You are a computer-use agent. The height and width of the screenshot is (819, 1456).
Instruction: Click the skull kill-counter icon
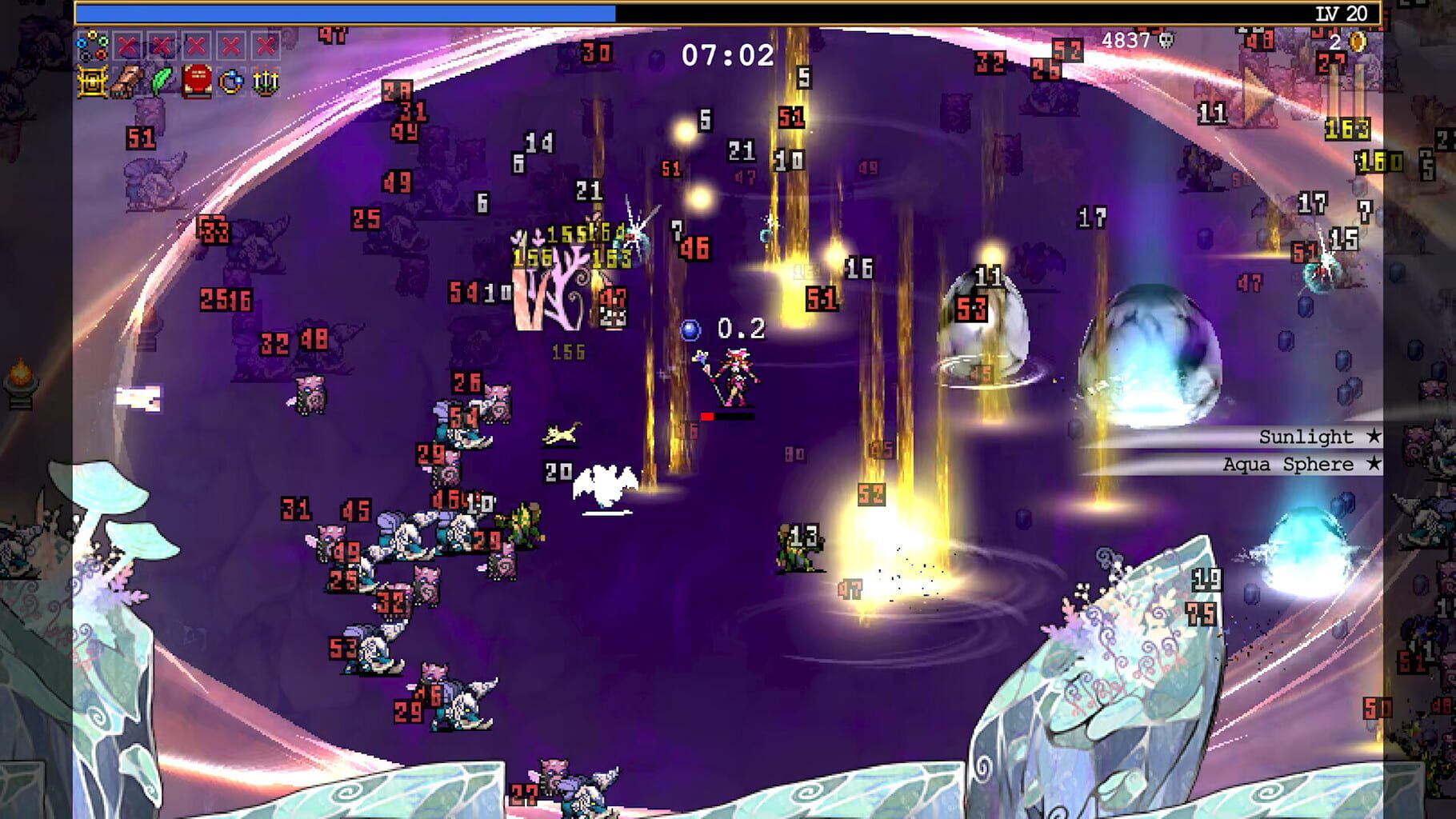[1165, 42]
